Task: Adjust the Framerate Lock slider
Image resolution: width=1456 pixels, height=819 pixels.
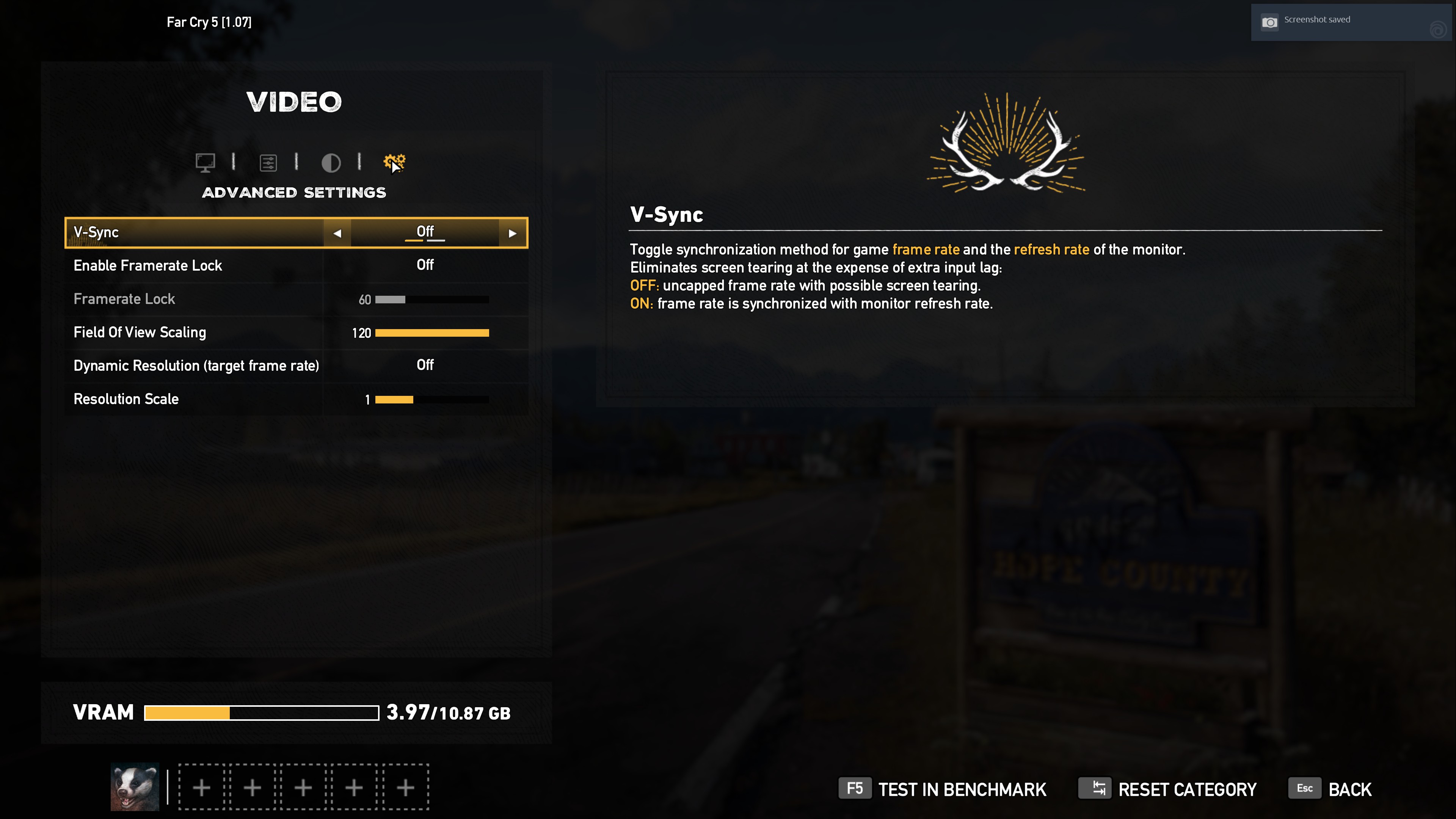Action: click(x=432, y=300)
